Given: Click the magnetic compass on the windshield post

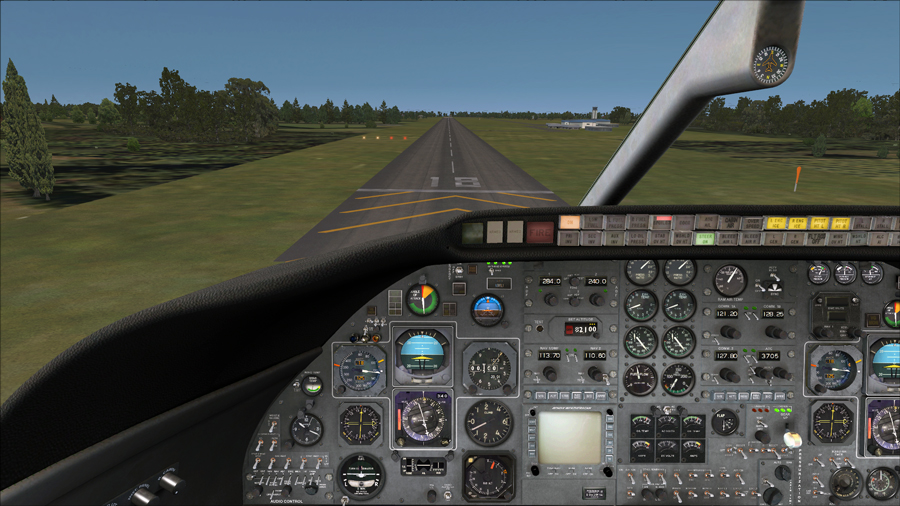Looking at the screenshot, I should pos(770,64).
